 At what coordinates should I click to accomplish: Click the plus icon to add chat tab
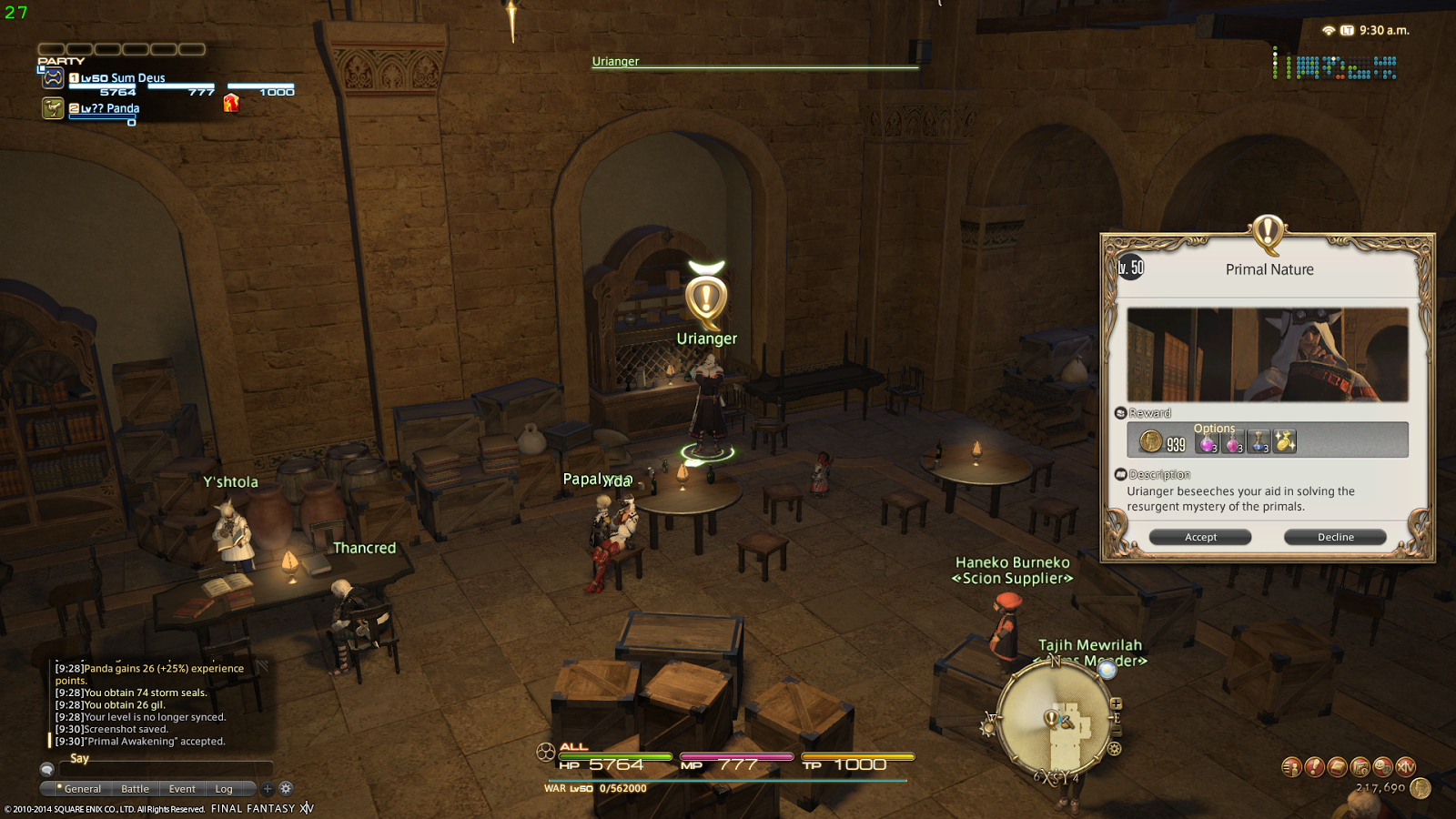[x=266, y=789]
